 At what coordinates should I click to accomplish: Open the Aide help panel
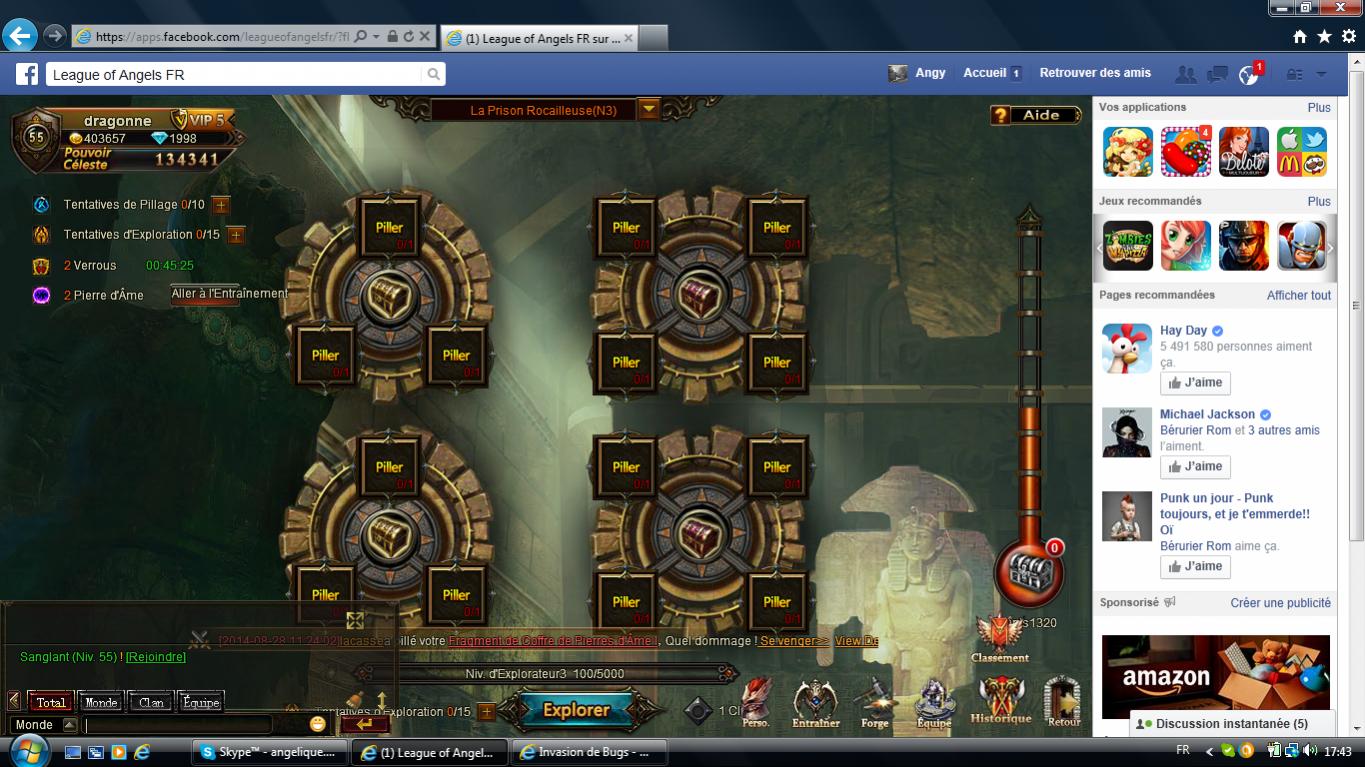1036,115
